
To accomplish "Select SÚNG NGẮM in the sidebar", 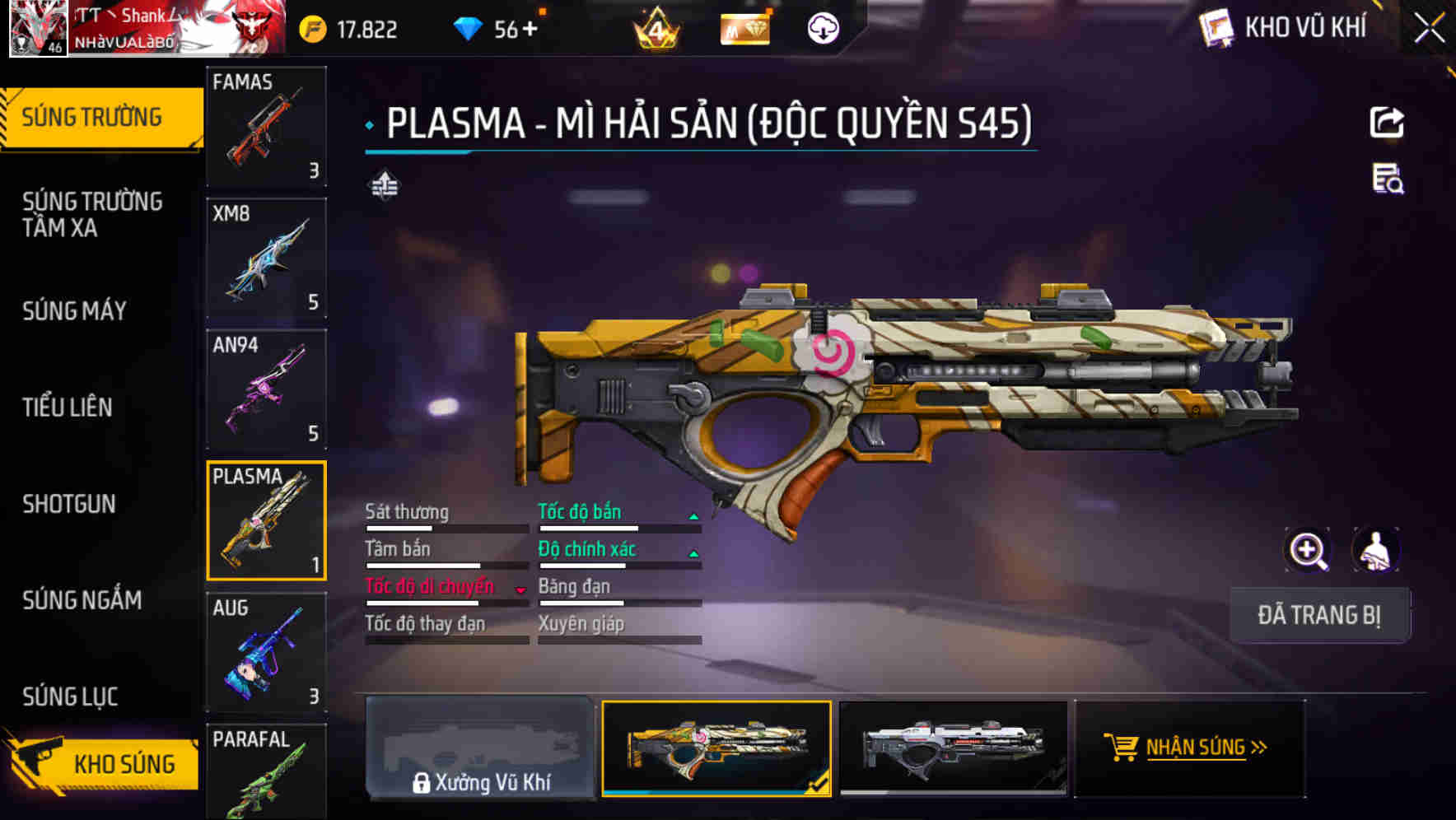I will pos(82,601).
